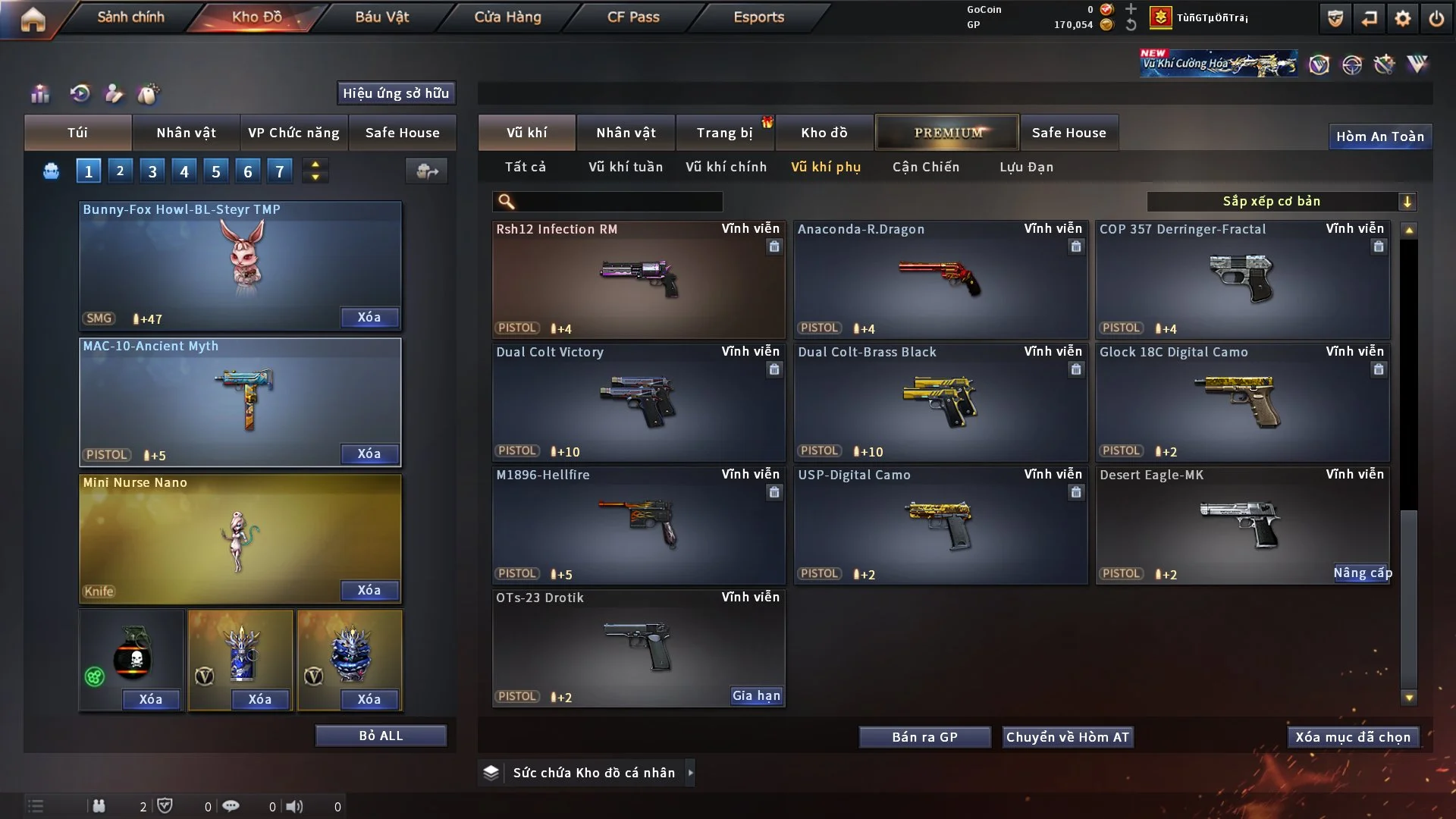The height and width of the screenshot is (819, 1456).
Task: Click Bán ra GP button
Action: point(924,737)
